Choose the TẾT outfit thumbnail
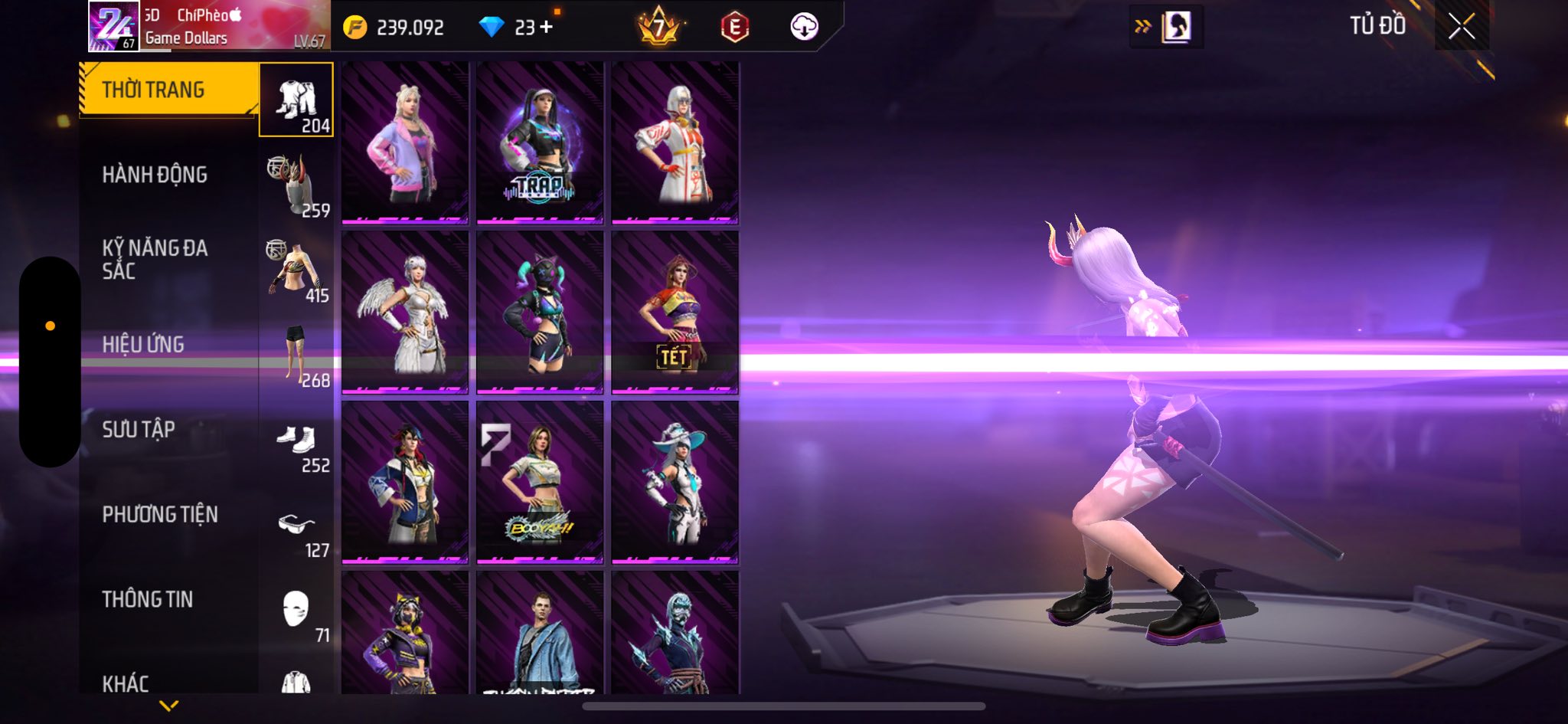The height and width of the screenshot is (724, 1568). (675, 313)
